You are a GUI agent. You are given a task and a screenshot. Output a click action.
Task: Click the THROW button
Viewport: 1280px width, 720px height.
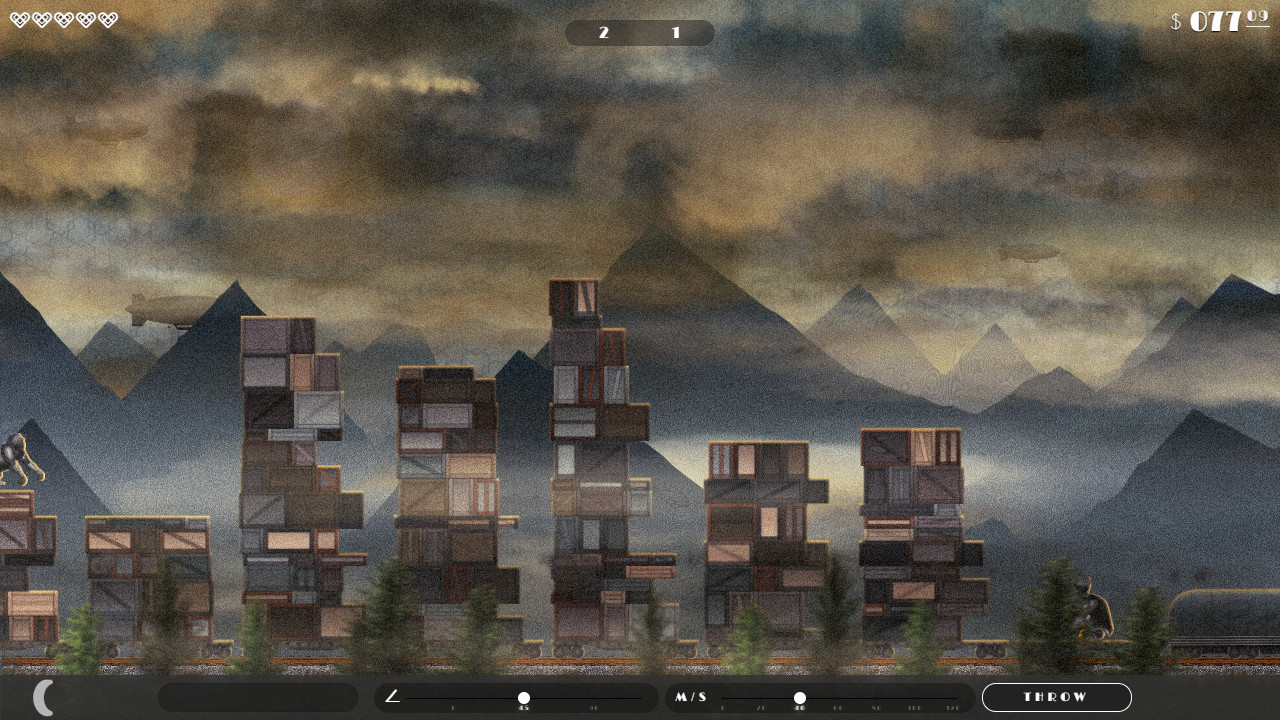1056,697
